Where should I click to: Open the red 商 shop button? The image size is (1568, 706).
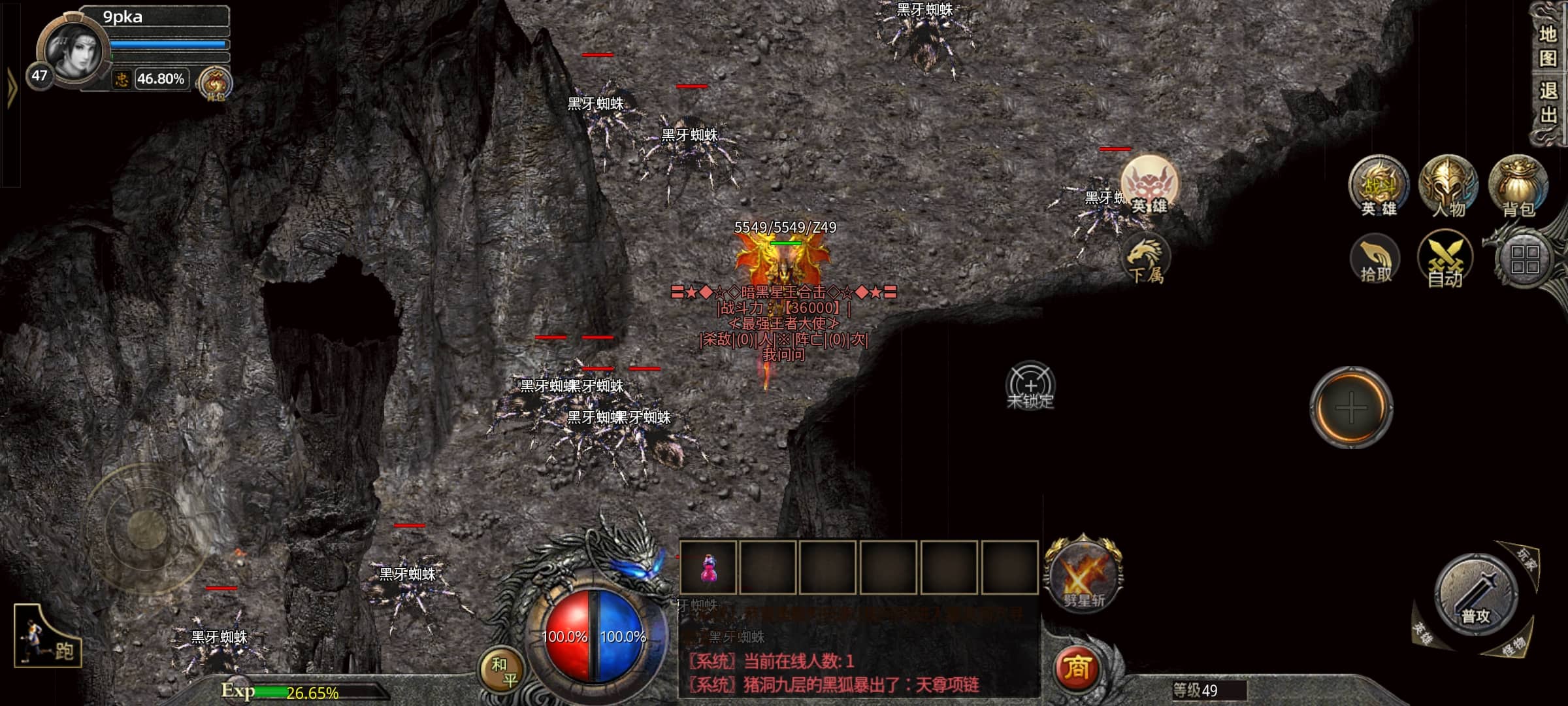click(1076, 668)
